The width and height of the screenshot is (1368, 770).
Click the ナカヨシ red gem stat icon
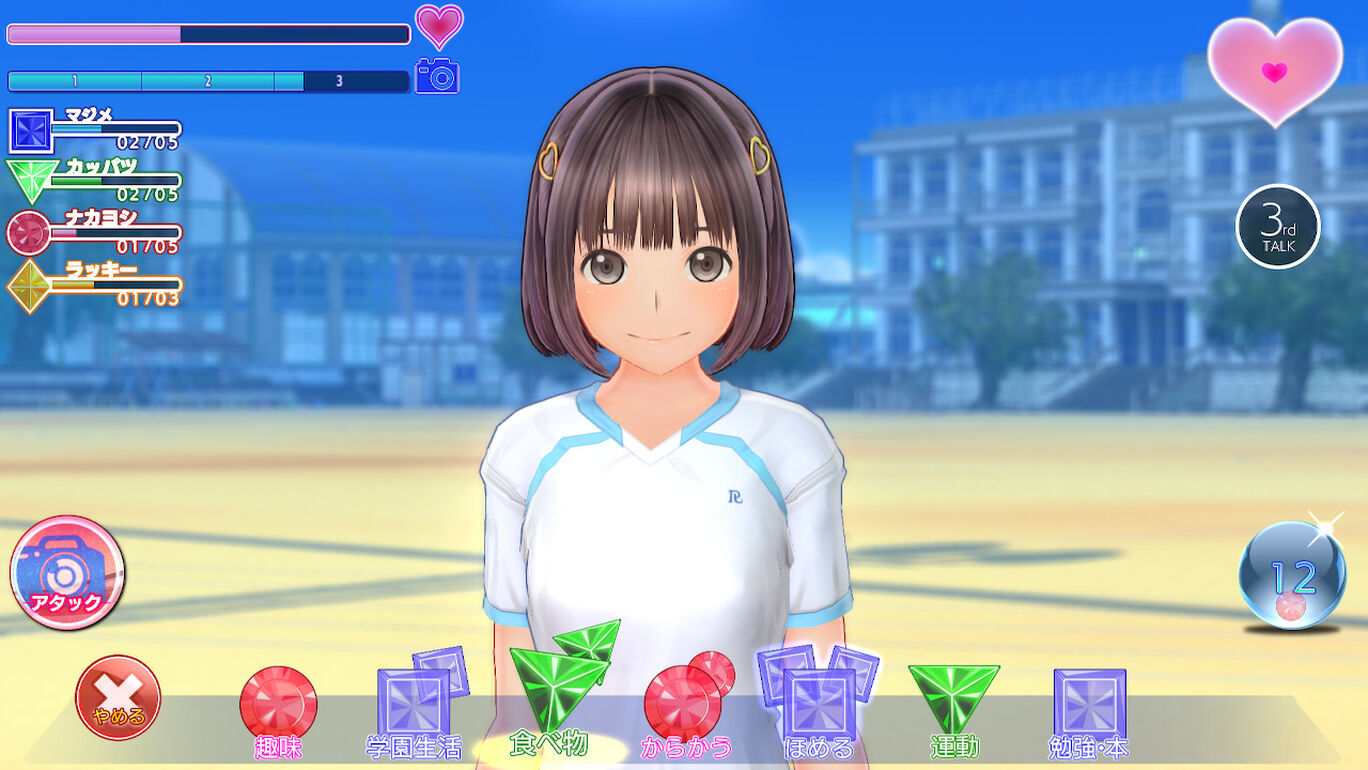pyautogui.click(x=26, y=231)
